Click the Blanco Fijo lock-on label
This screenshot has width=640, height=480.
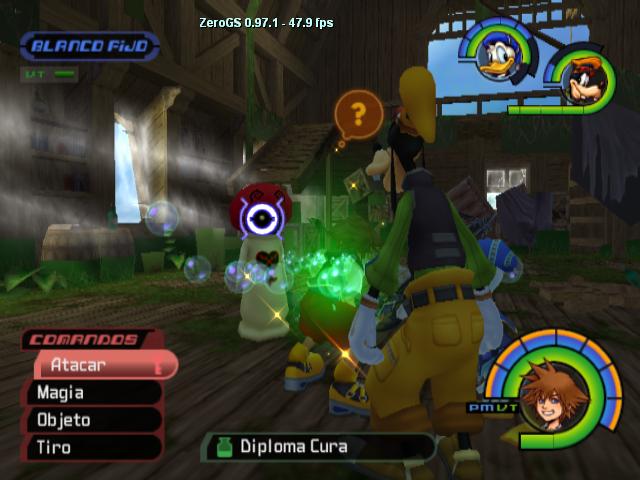click(90, 46)
